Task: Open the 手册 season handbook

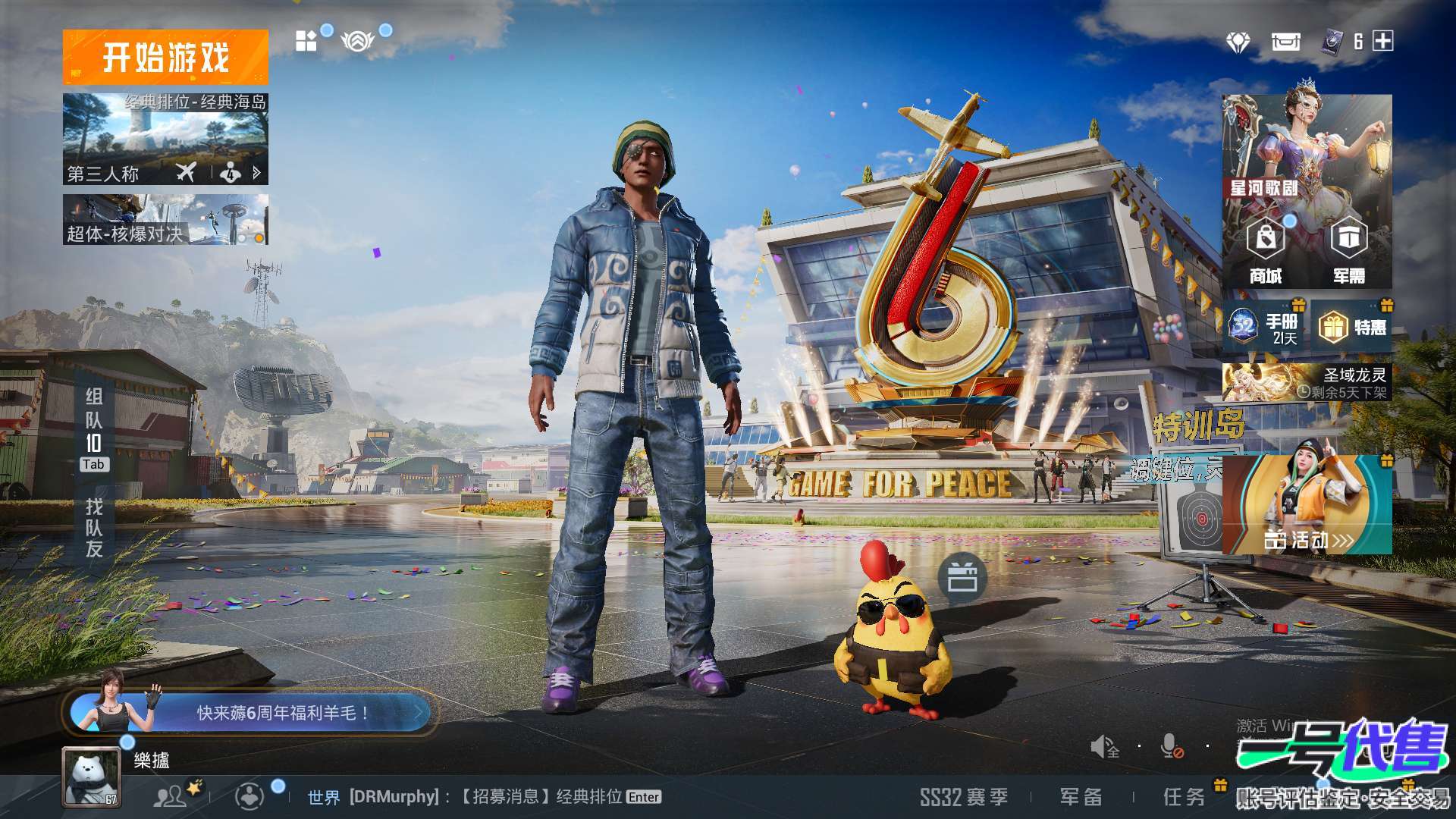Action: tap(1265, 327)
